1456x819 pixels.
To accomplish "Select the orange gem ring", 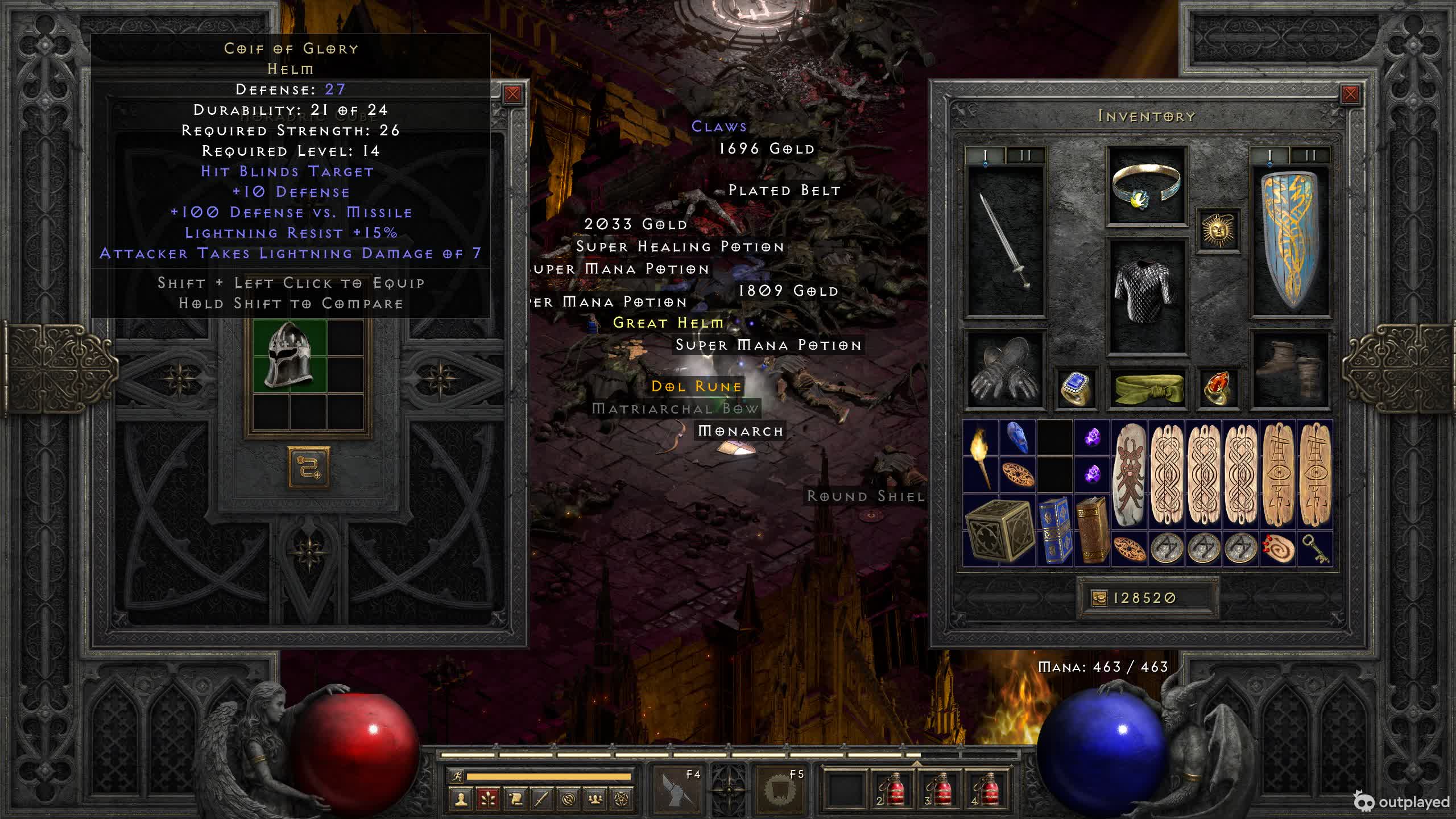I will tap(1218, 389).
